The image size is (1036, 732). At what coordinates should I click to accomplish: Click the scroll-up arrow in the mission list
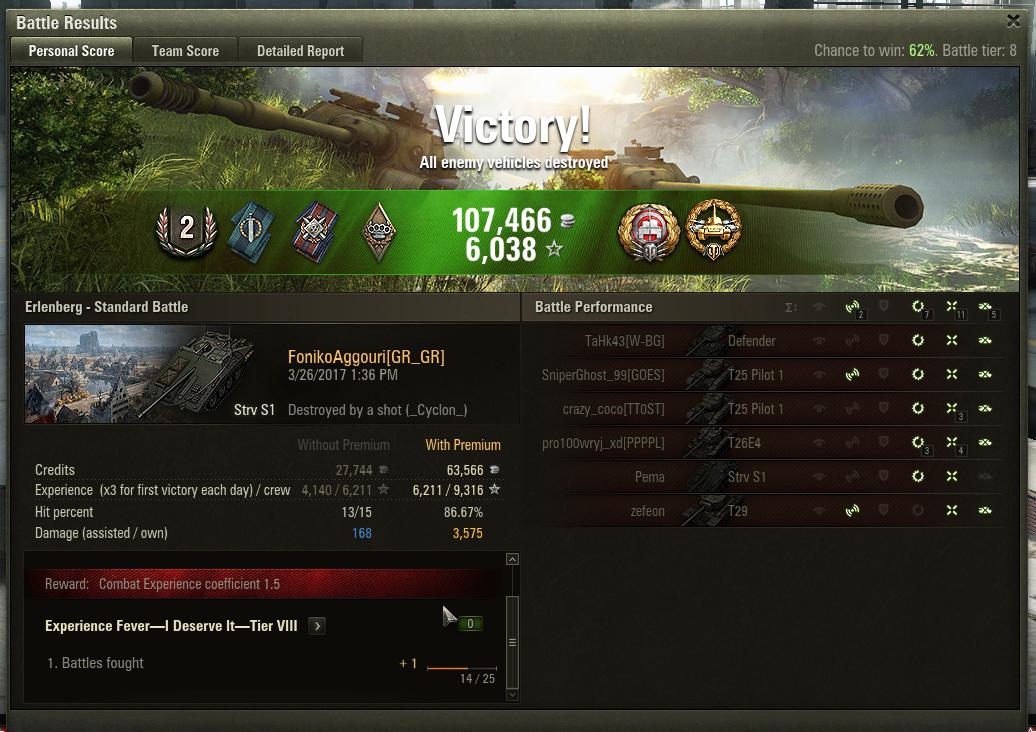(513, 560)
